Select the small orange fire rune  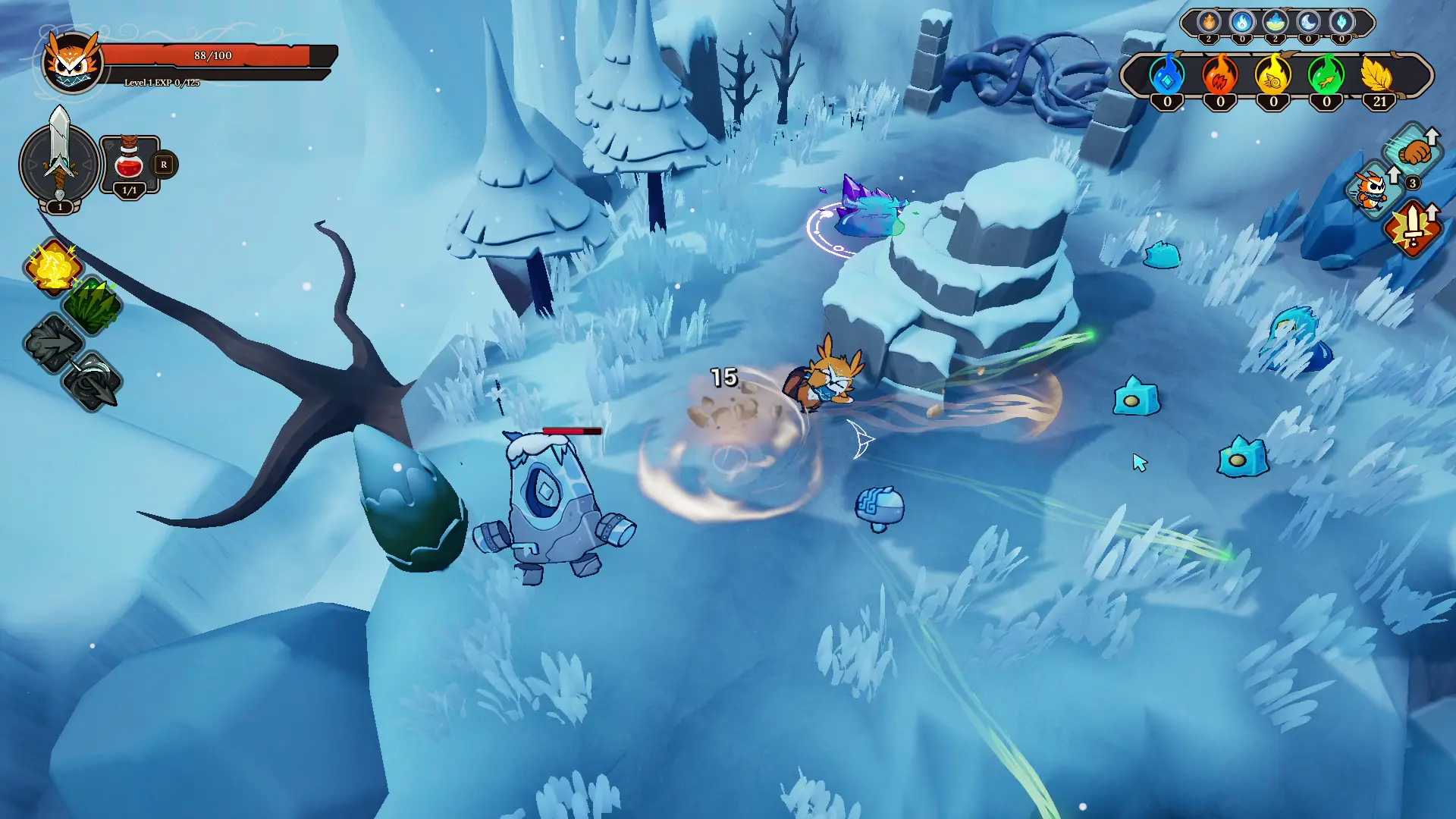coord(1209,22)
